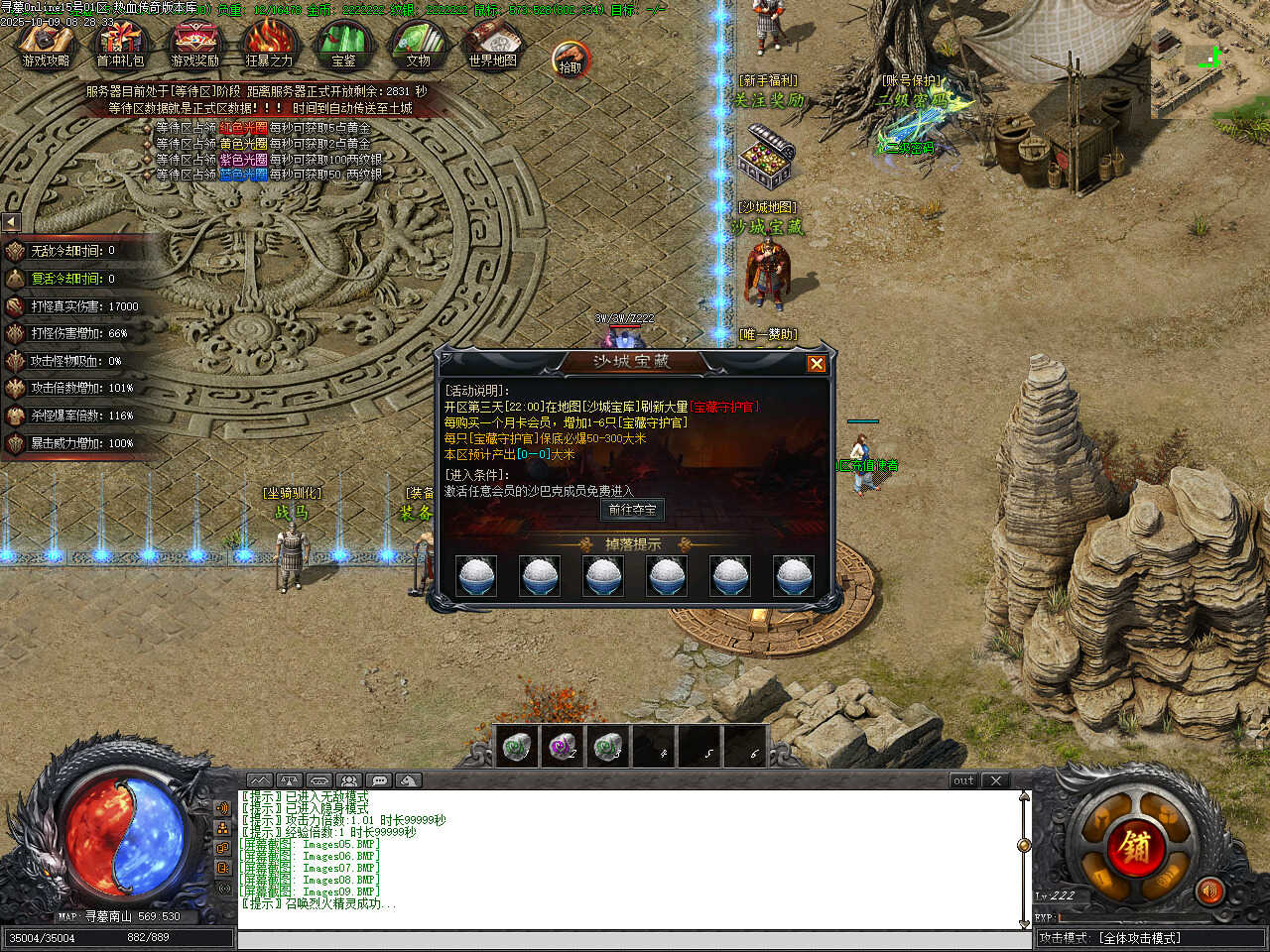Open the 文物 relics icon

418,43
